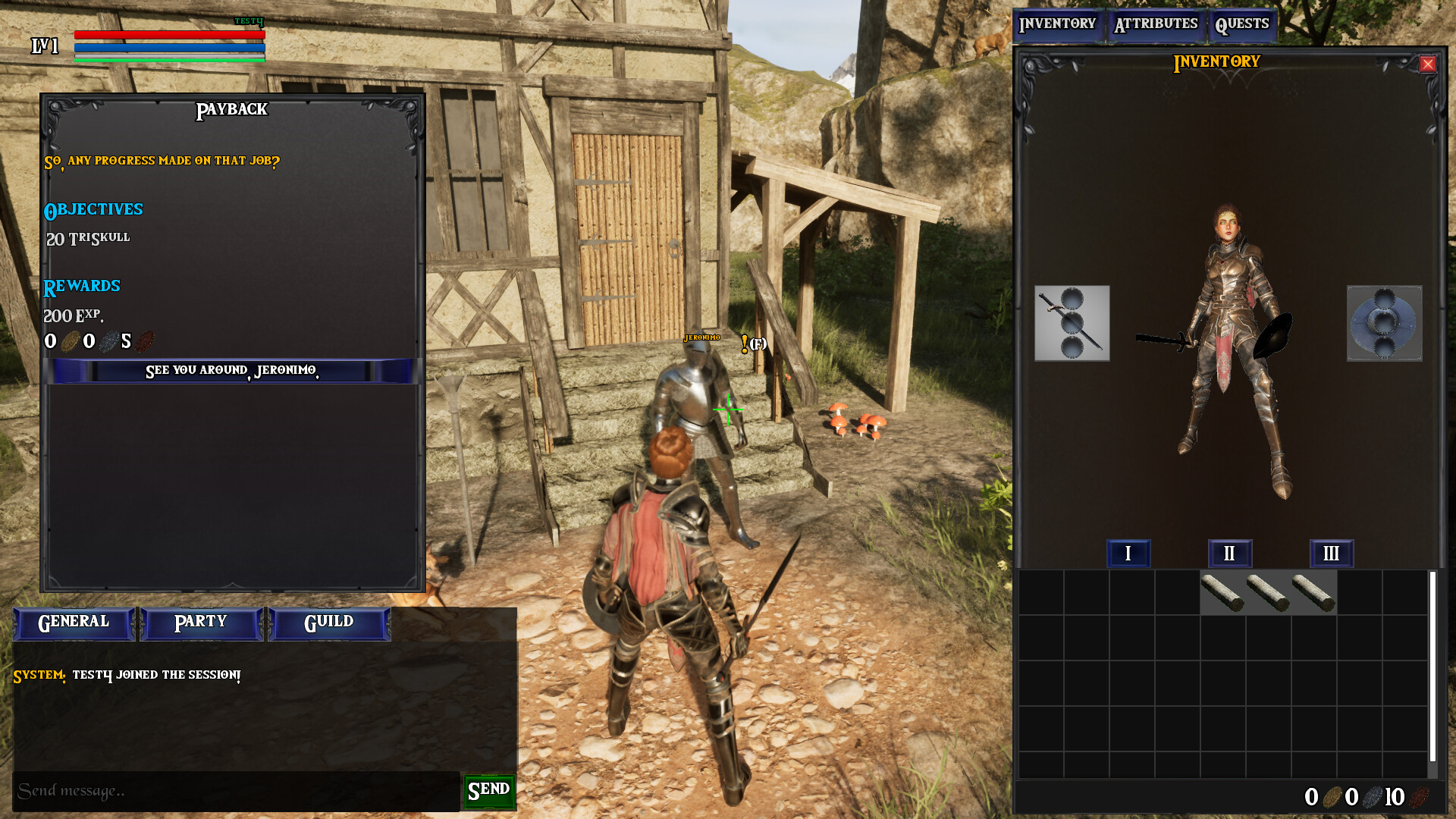The height and width of the screenshot is (819, 1456).
Task: Select hotbar page II
Action: (1230, 554)
